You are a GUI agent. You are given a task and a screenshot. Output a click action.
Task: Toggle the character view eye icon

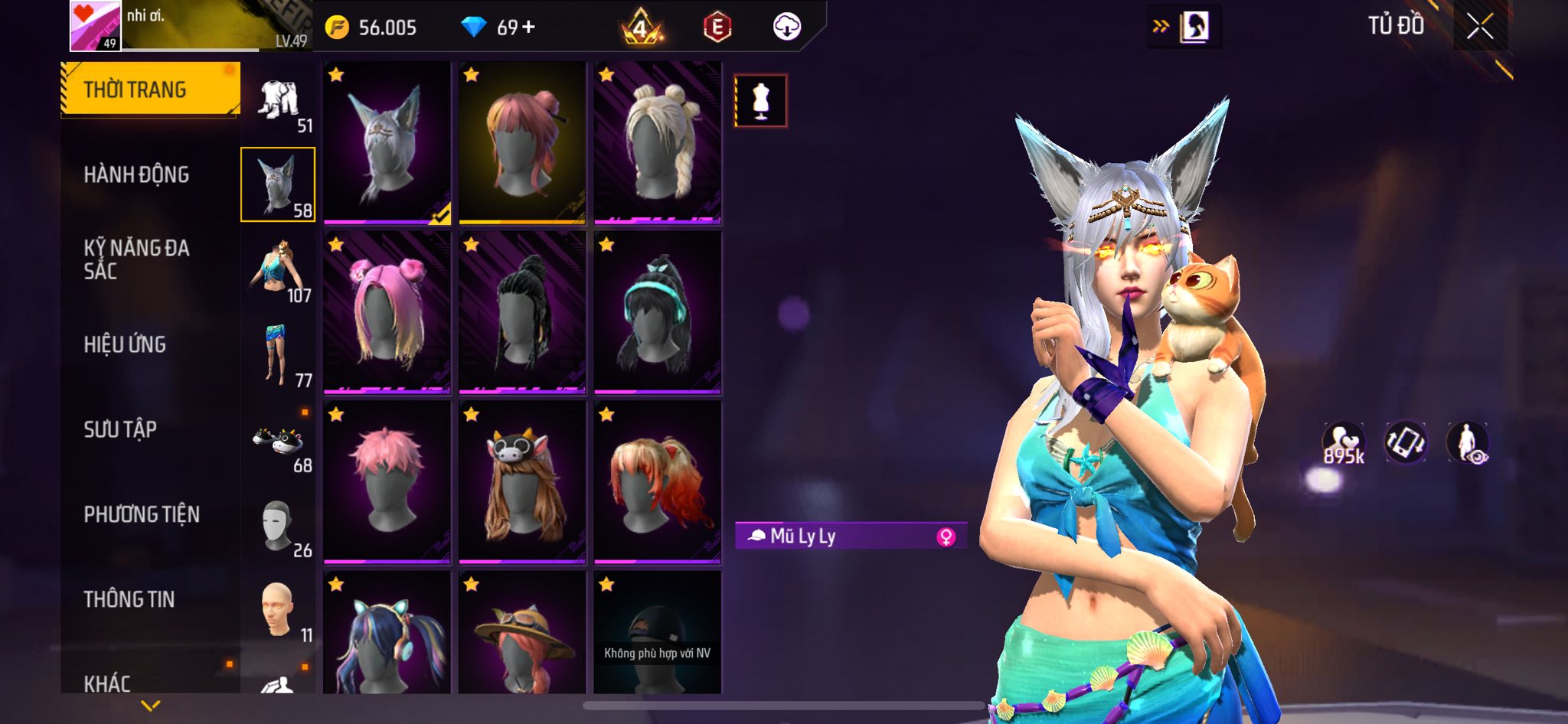[1468, 443]
